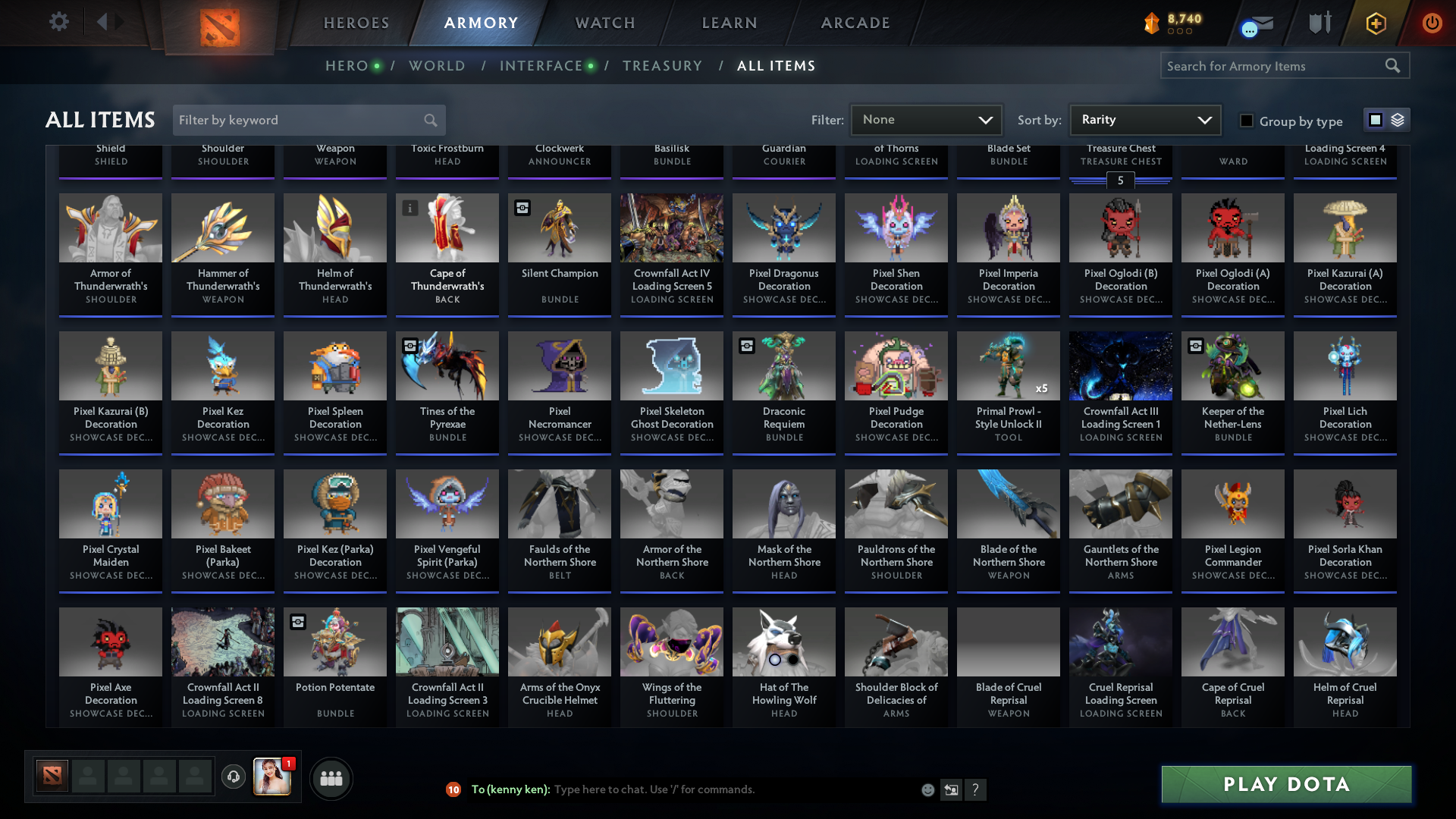Click the magnifier in Filter by keyword
The width and height of the screenshot is (1456, 819).
pos(429,120)
